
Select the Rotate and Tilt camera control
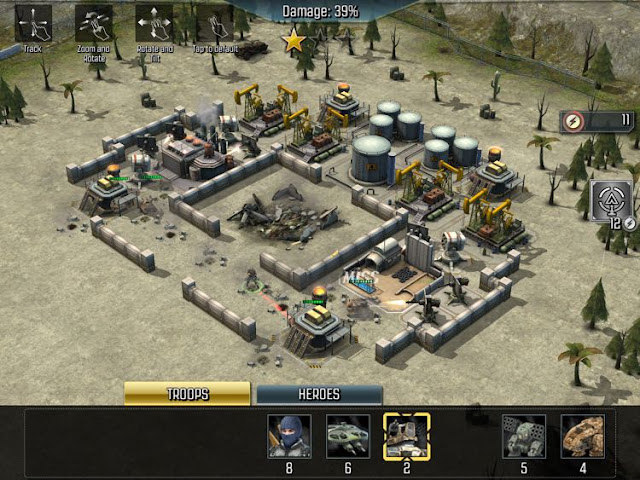coord(154,22)
